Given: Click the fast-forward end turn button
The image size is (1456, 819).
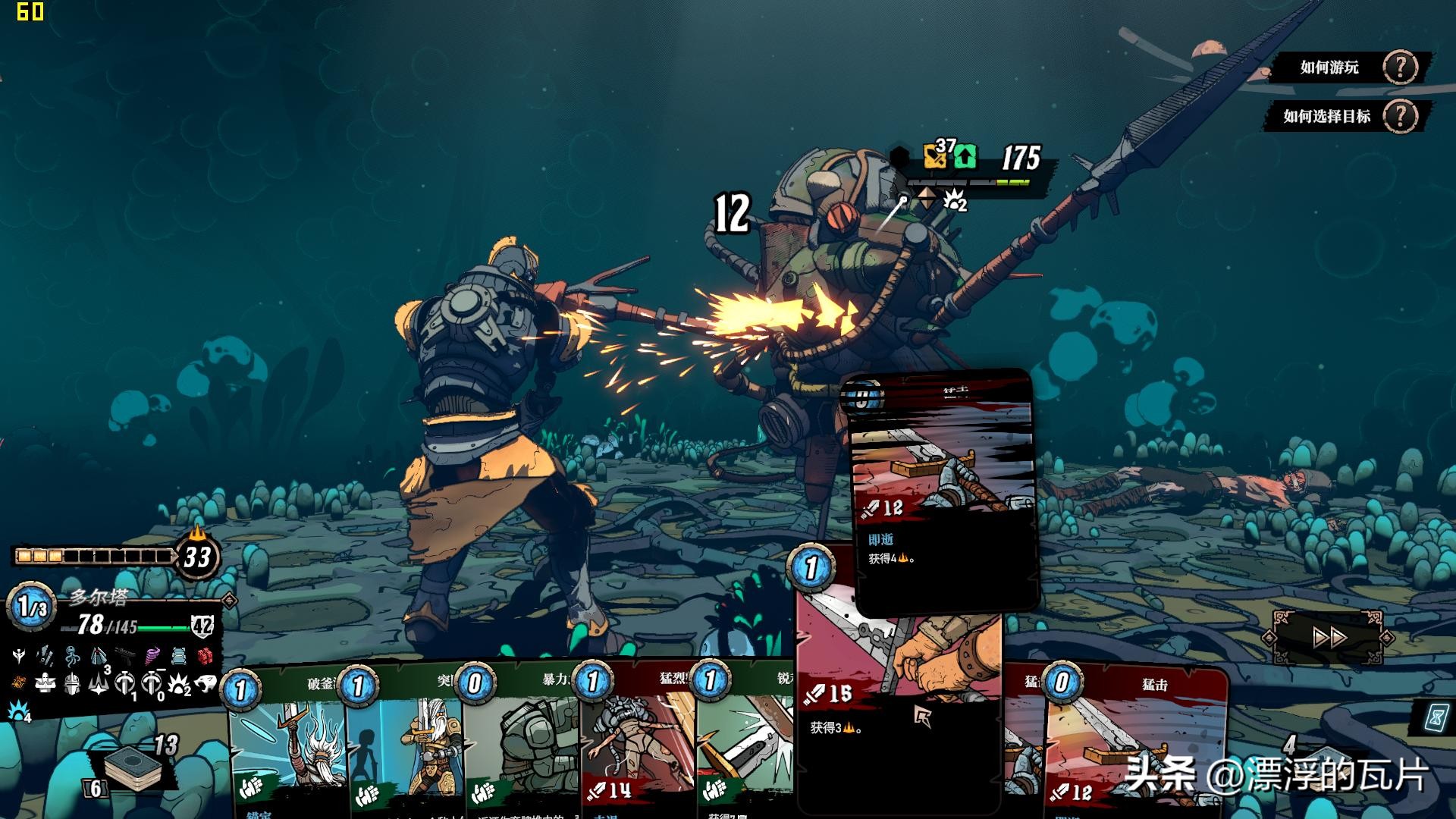Looking at the screenshot, I should point(1329,638).
